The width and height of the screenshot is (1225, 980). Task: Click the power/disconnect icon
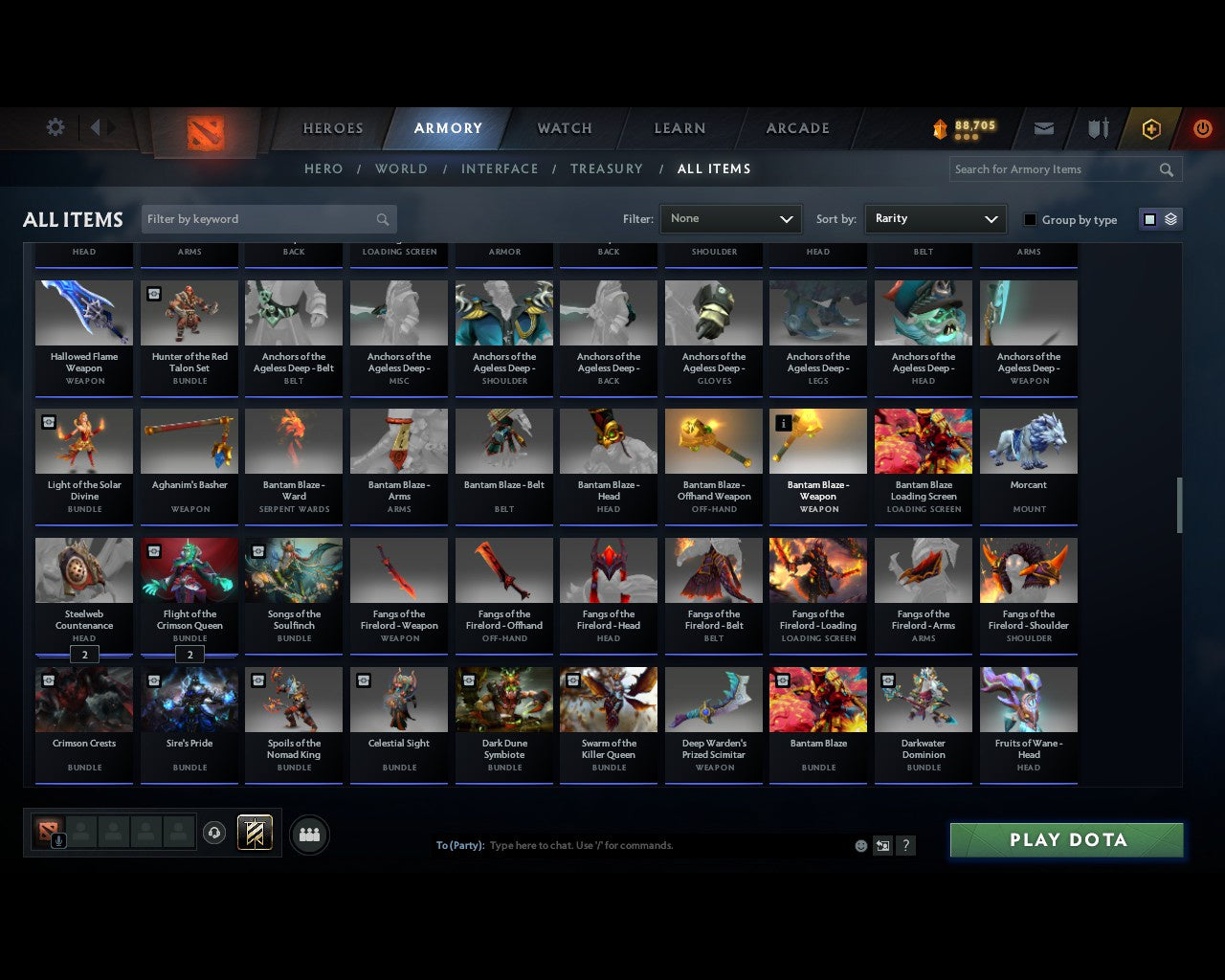tap(1202, 127)
